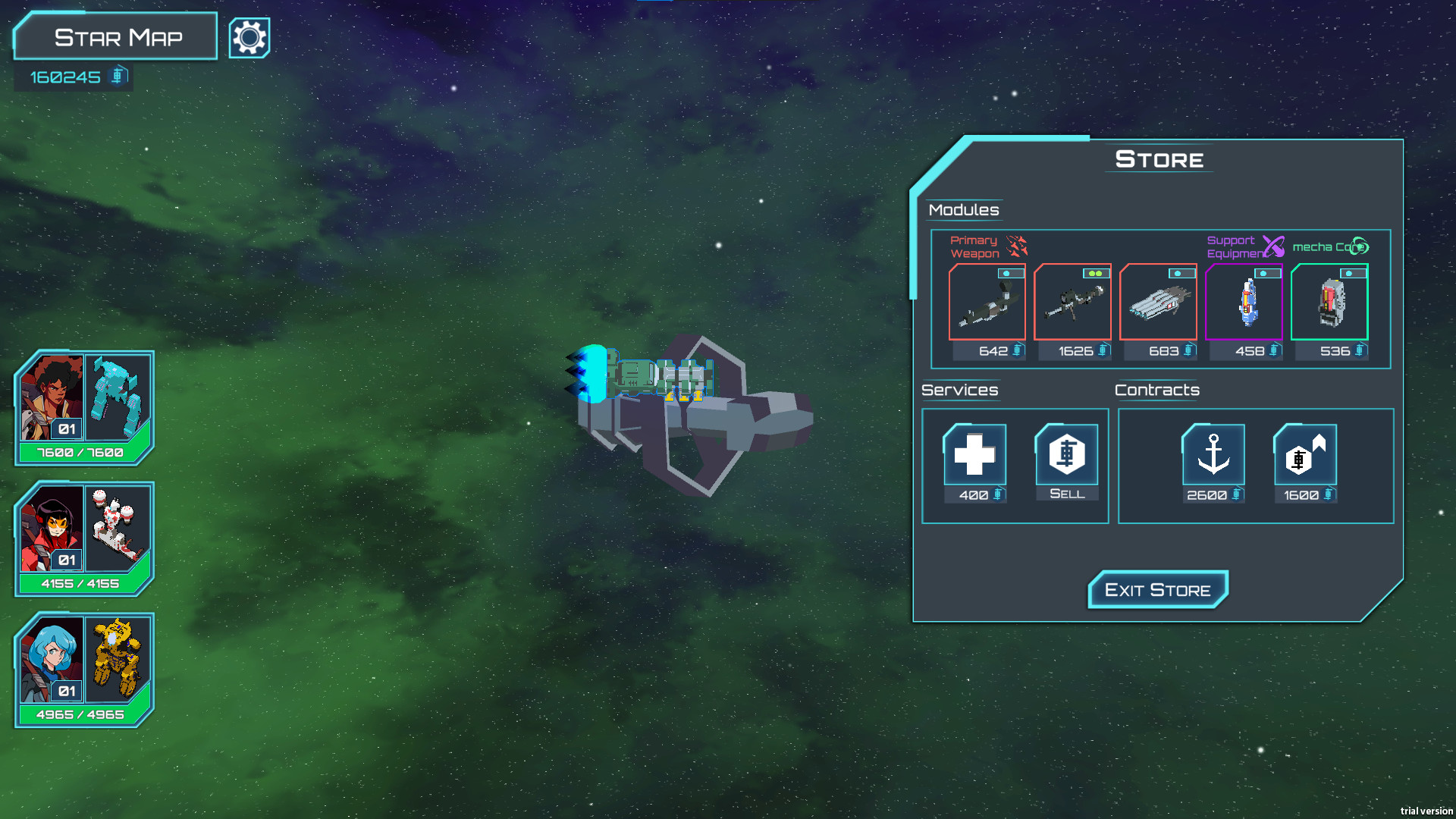Open the settings gear icon
The width and height of the screenshot is (1456, 819).
249,36
